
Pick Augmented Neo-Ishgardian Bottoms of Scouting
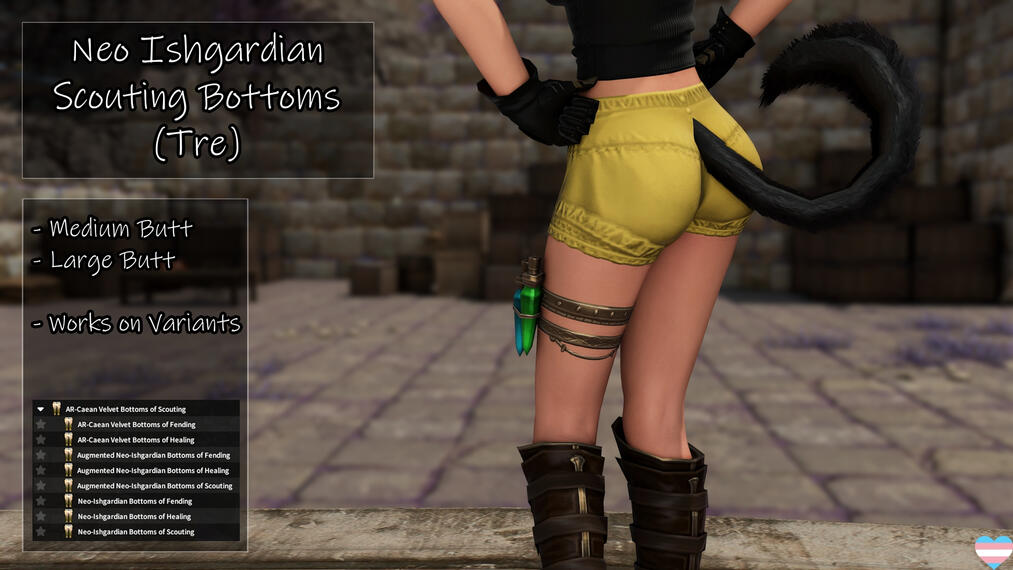(x=154, y=486)
